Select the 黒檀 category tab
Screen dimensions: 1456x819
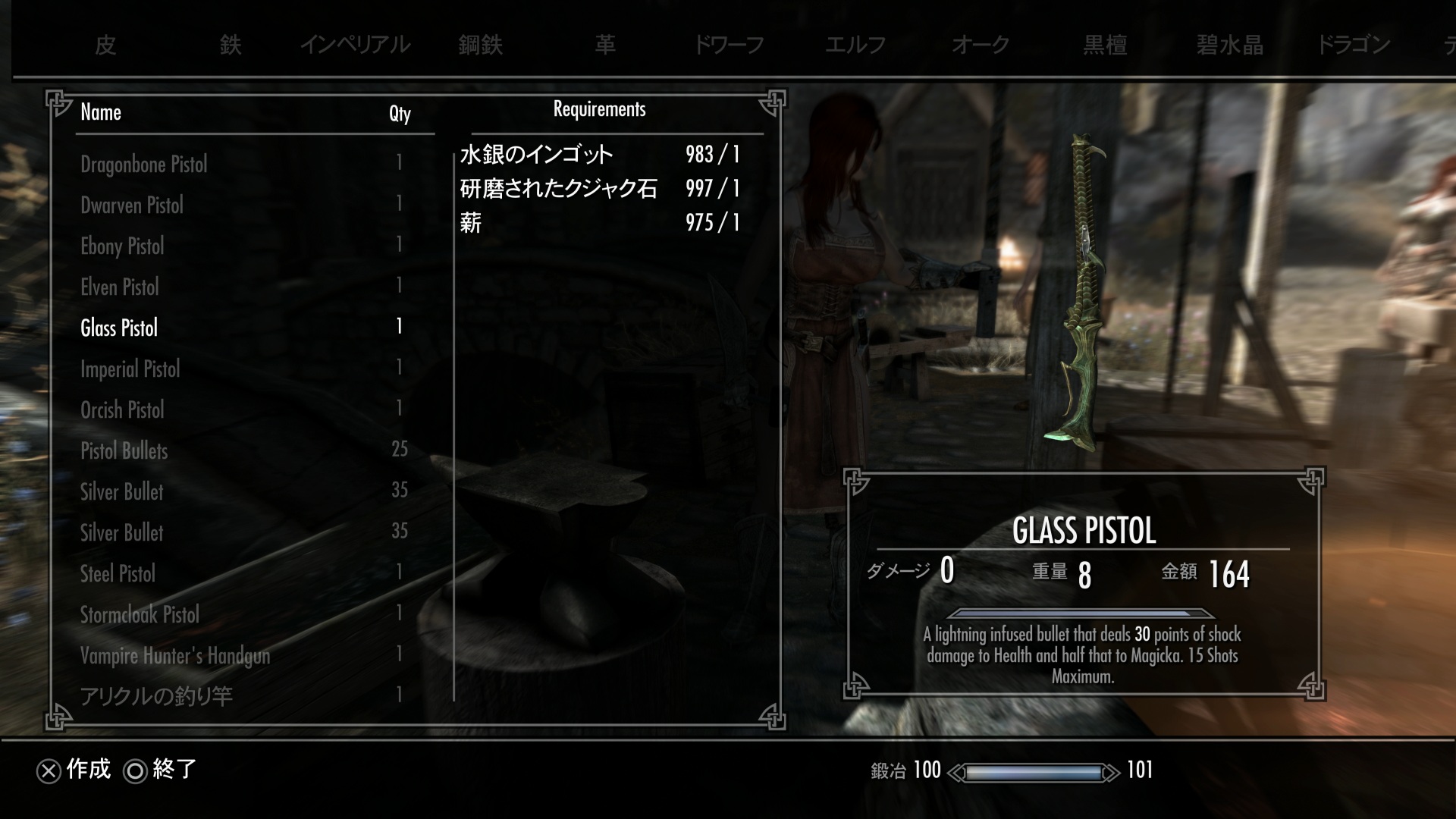(1105, 45)
